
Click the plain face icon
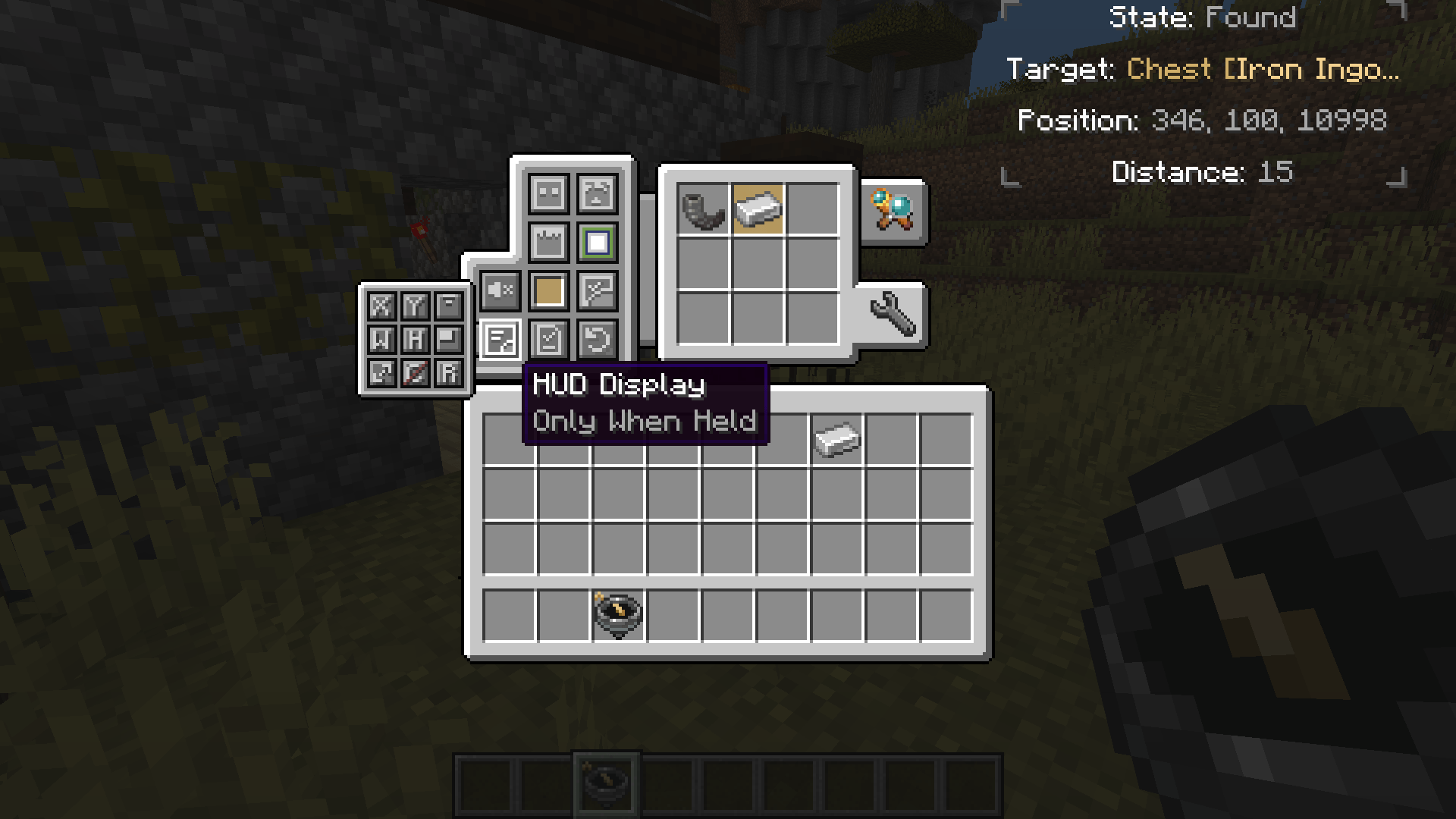(x=548, y=194)
